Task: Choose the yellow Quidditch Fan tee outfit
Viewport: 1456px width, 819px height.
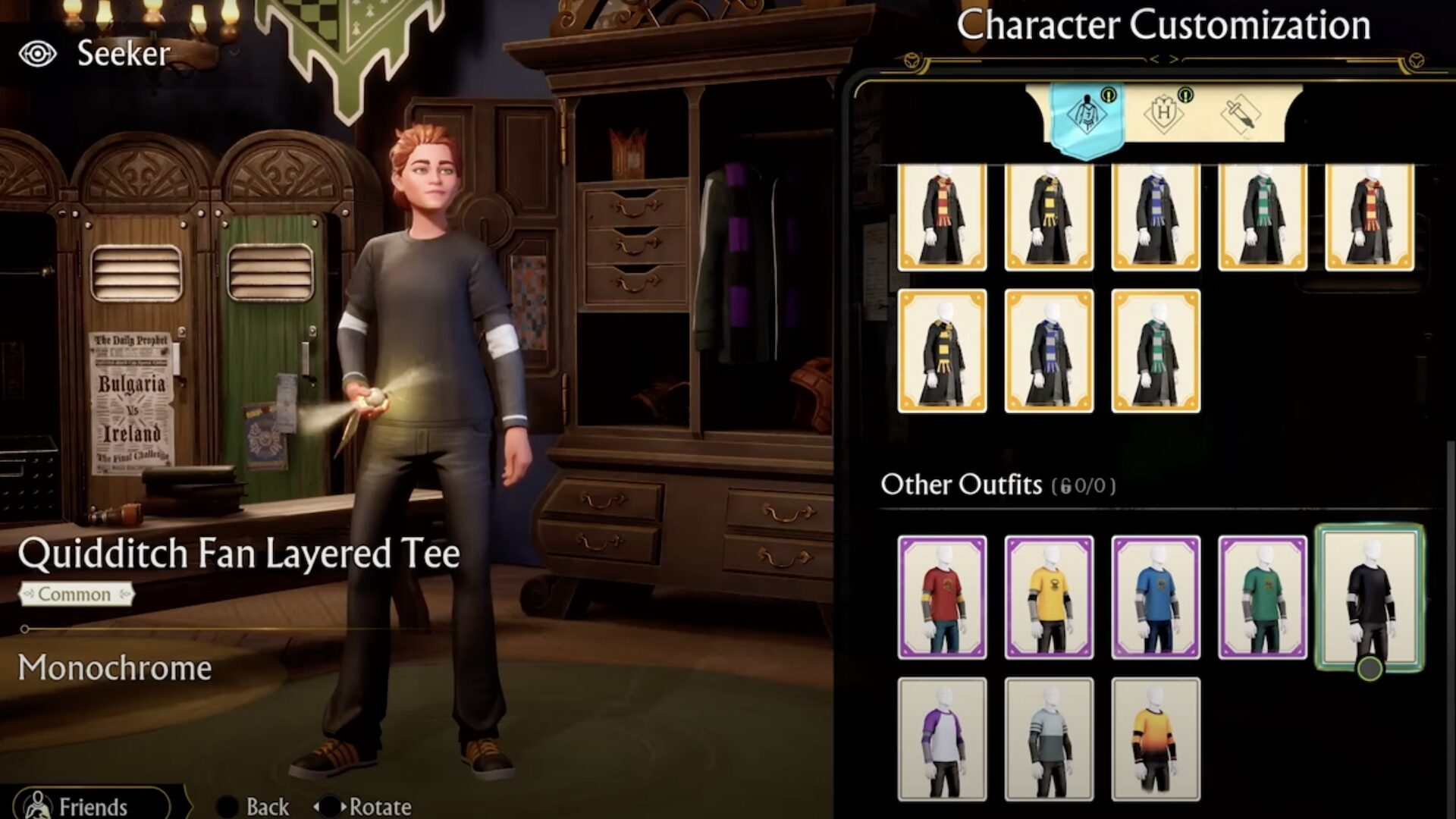Action: tap(1049, 597)
